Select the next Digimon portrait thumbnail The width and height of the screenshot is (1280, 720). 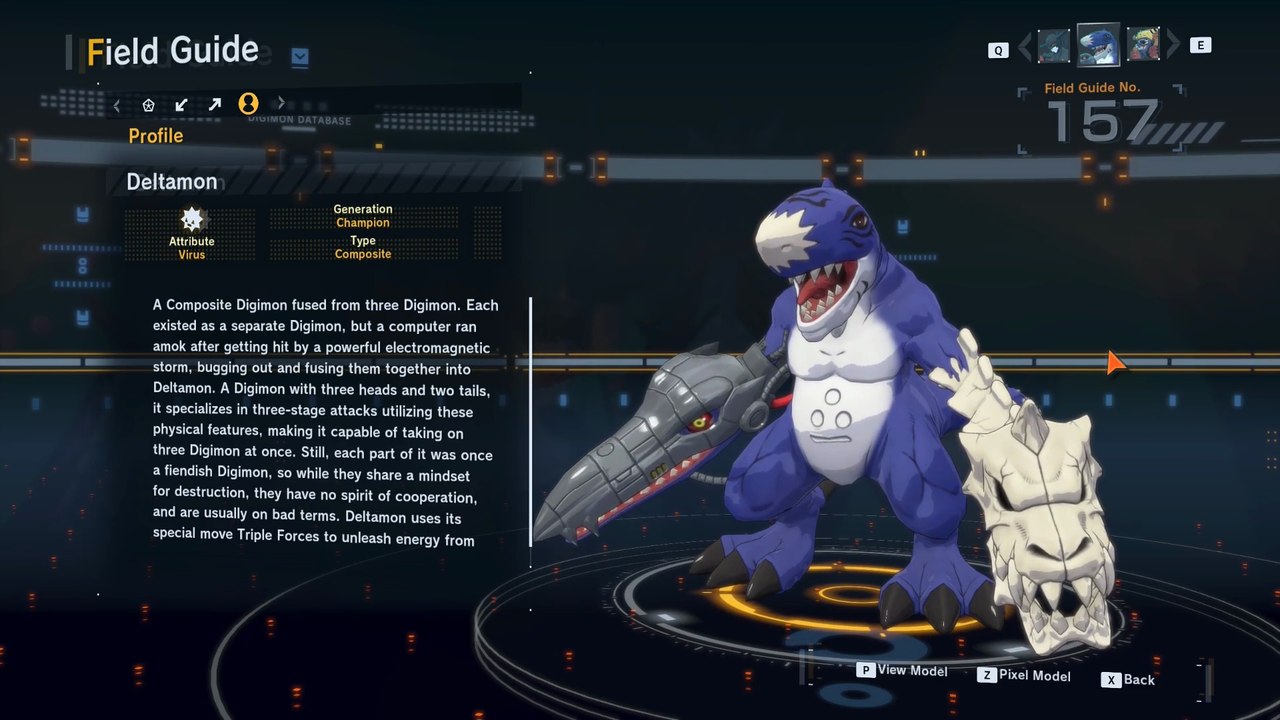coord(1143,44)
